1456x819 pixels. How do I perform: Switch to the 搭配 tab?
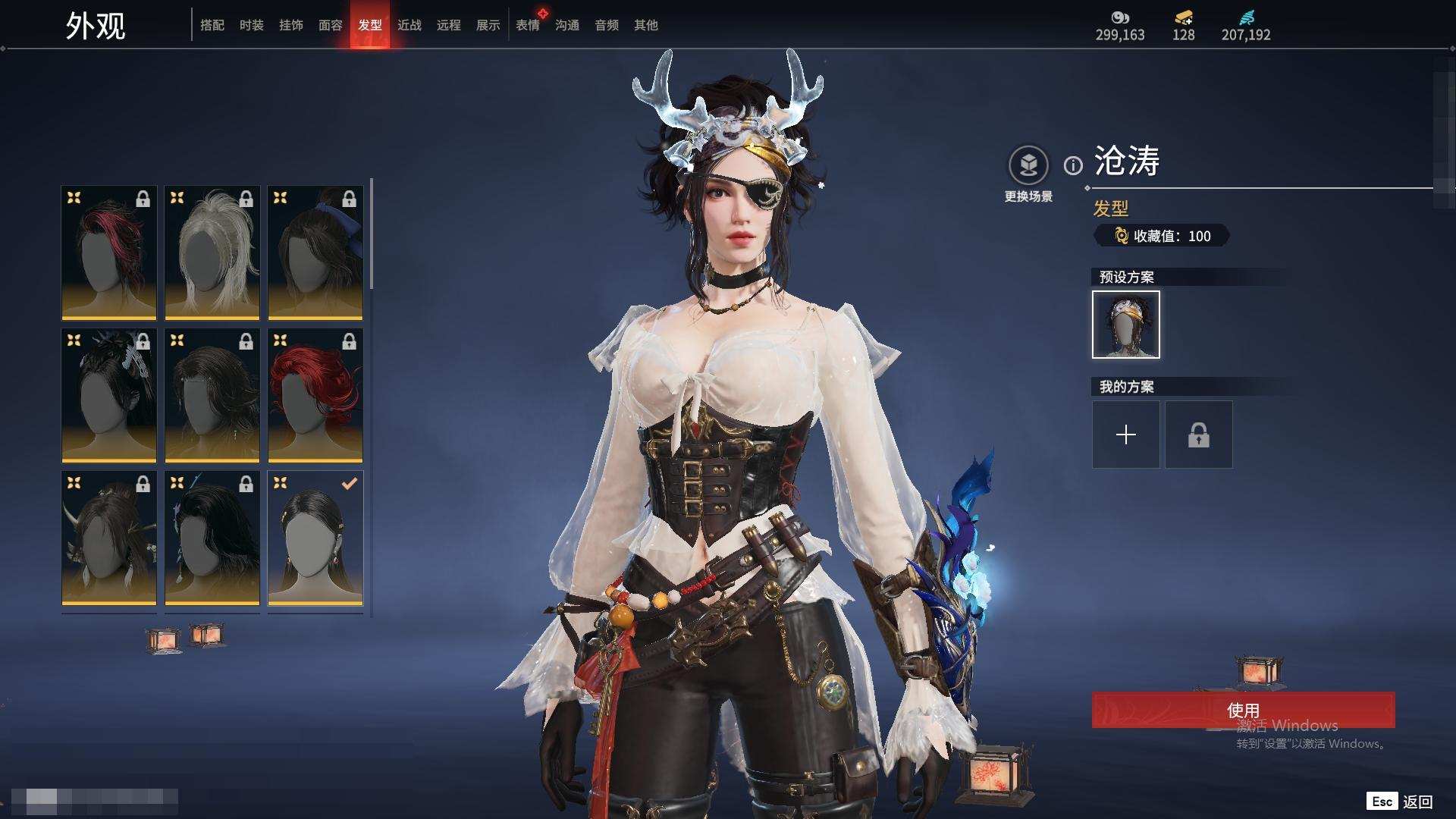coord(212,25)
